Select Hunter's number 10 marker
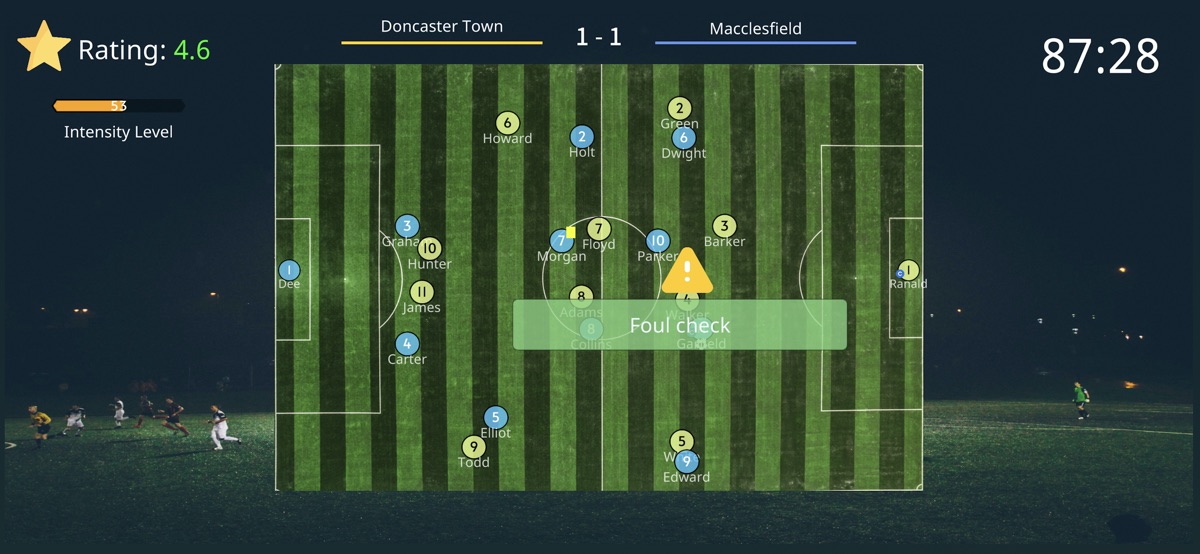The width and height of the screenshot is (1200, 554). click(430, 249)
